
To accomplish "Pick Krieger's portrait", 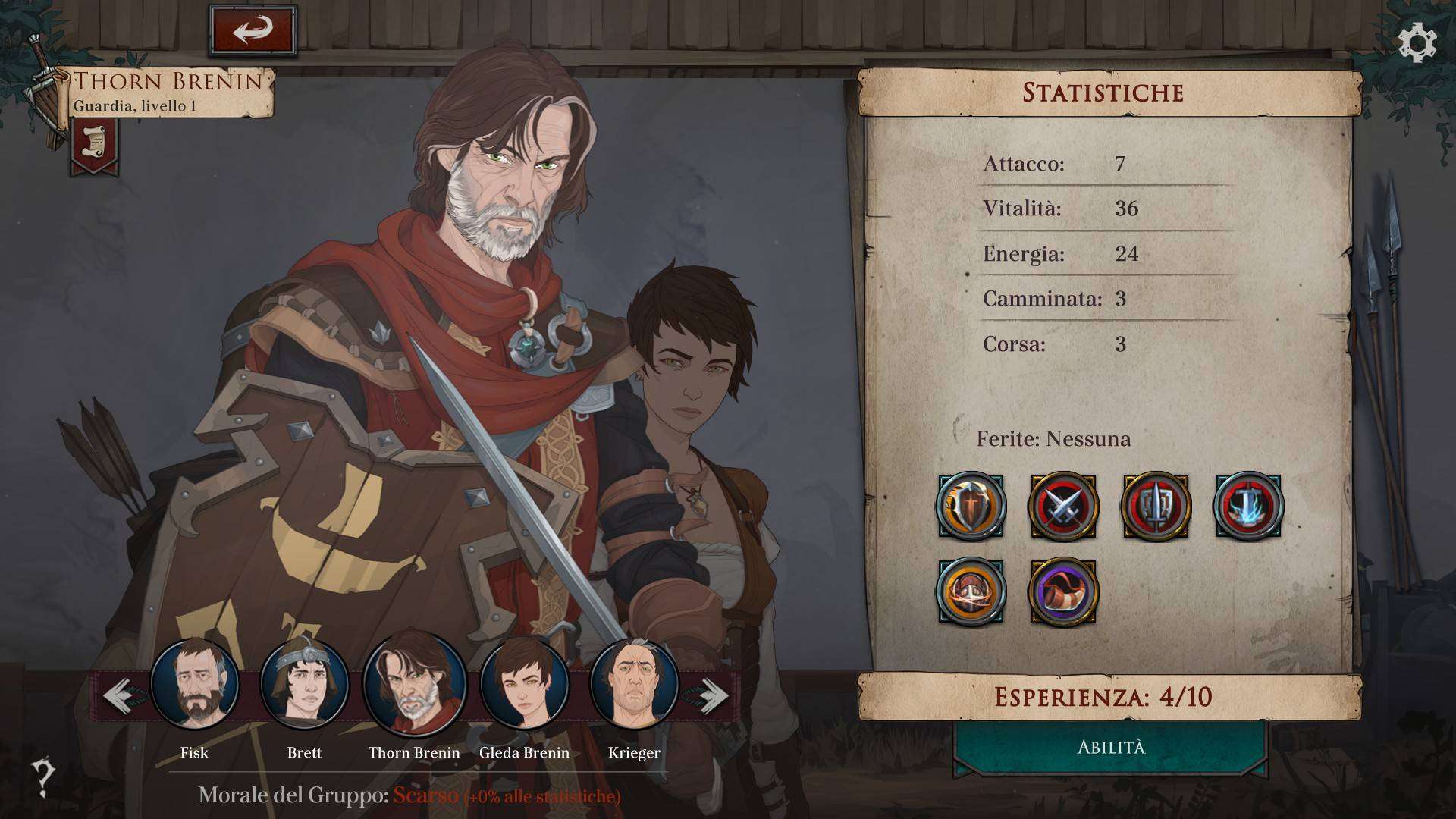I will [634, 685].
